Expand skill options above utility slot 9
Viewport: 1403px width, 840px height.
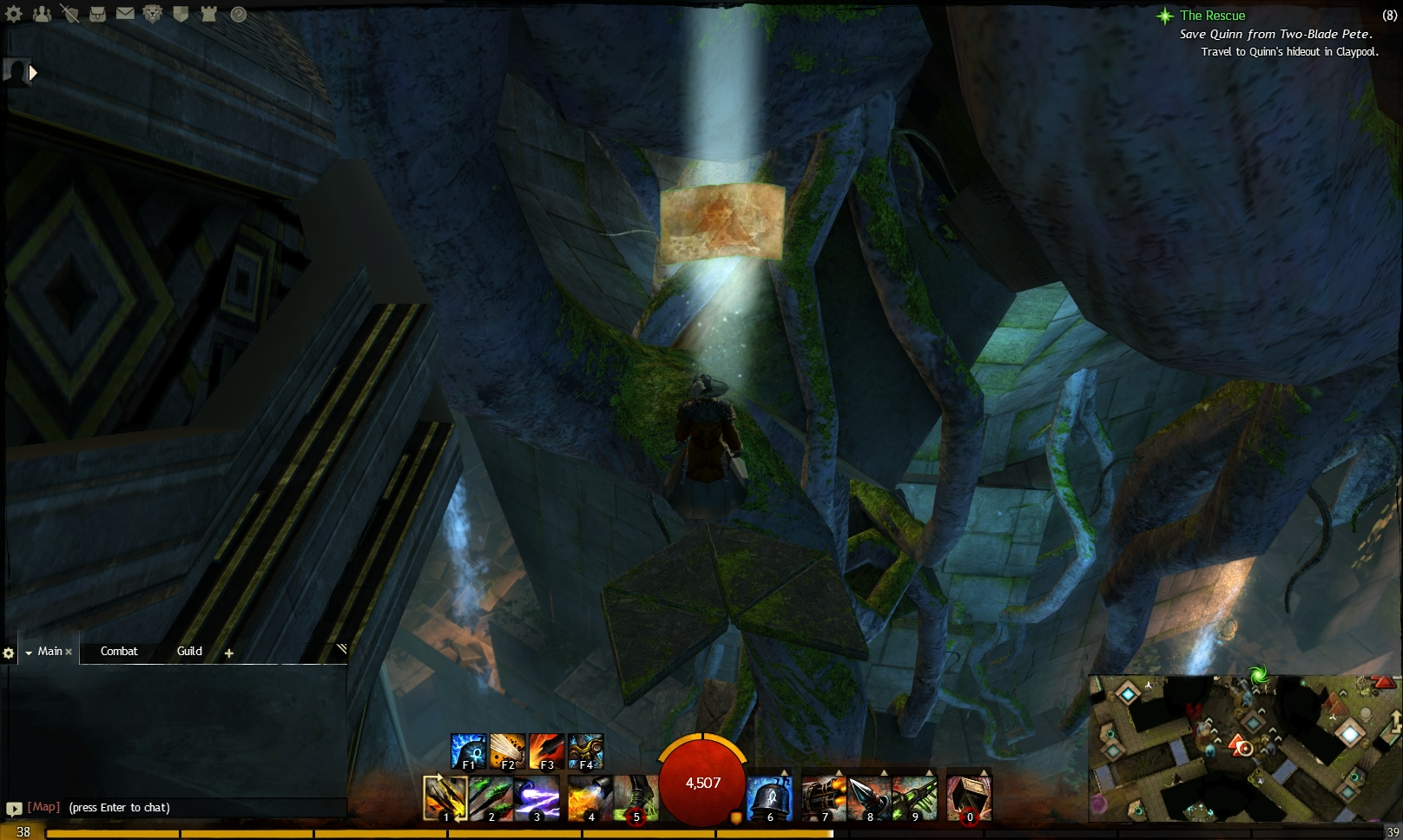pos(929,772)
